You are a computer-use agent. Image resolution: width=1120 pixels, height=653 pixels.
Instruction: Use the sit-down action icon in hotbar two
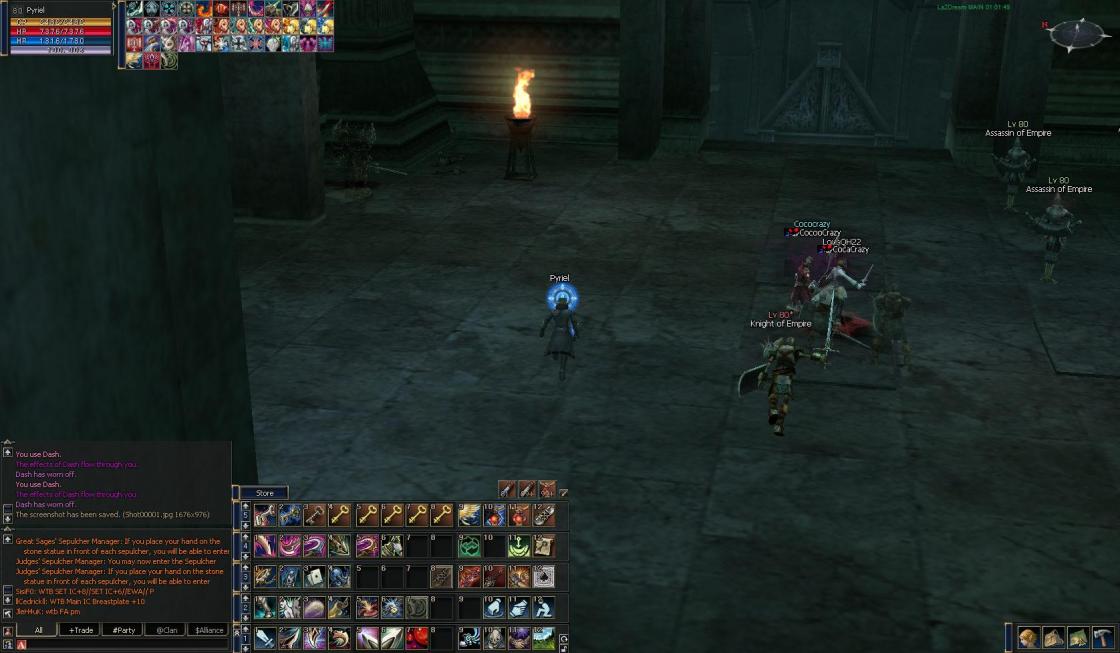[x=544, y=607]
